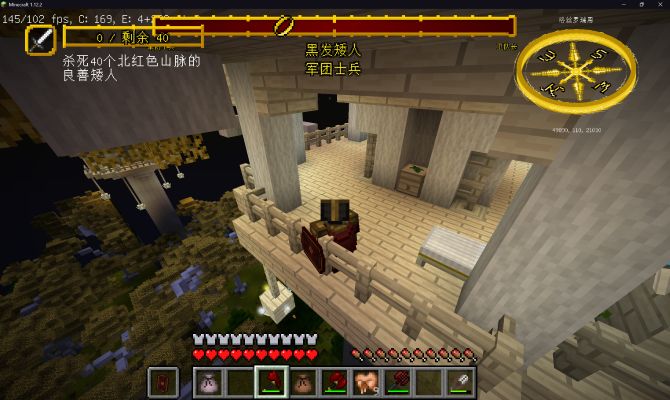Select the white item in the last hotbar slot
This screenshot has width=670, height=400.
[462, 381]
